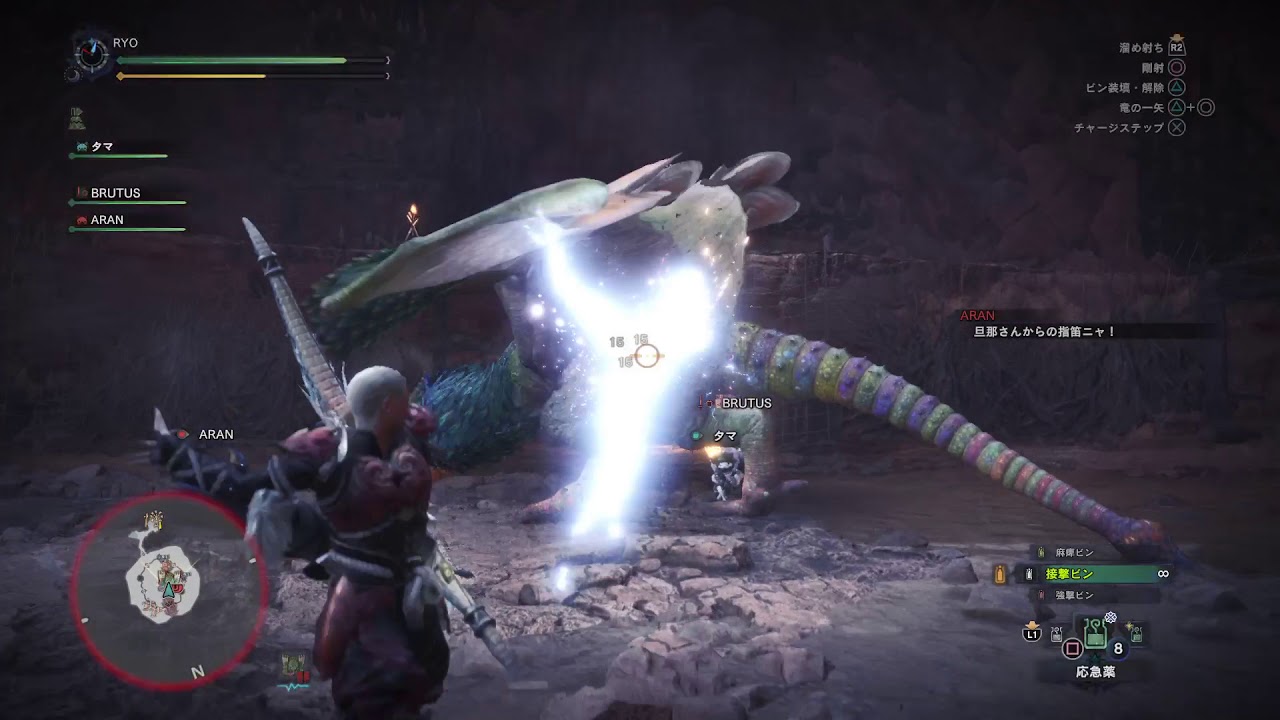
Task: Click the moon icon below the clock
Action: coord(73,74)
